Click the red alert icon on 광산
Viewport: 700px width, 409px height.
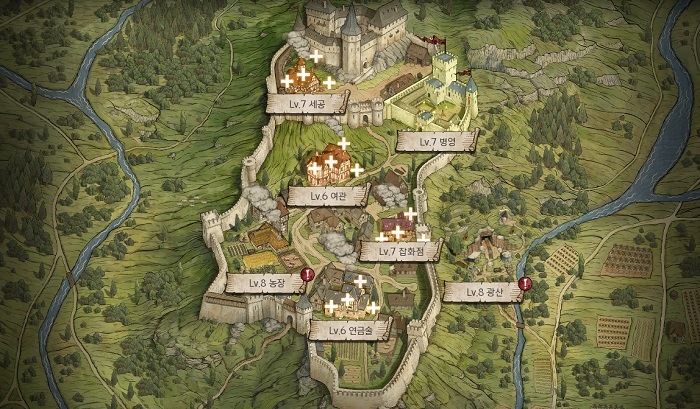(525, 284)
